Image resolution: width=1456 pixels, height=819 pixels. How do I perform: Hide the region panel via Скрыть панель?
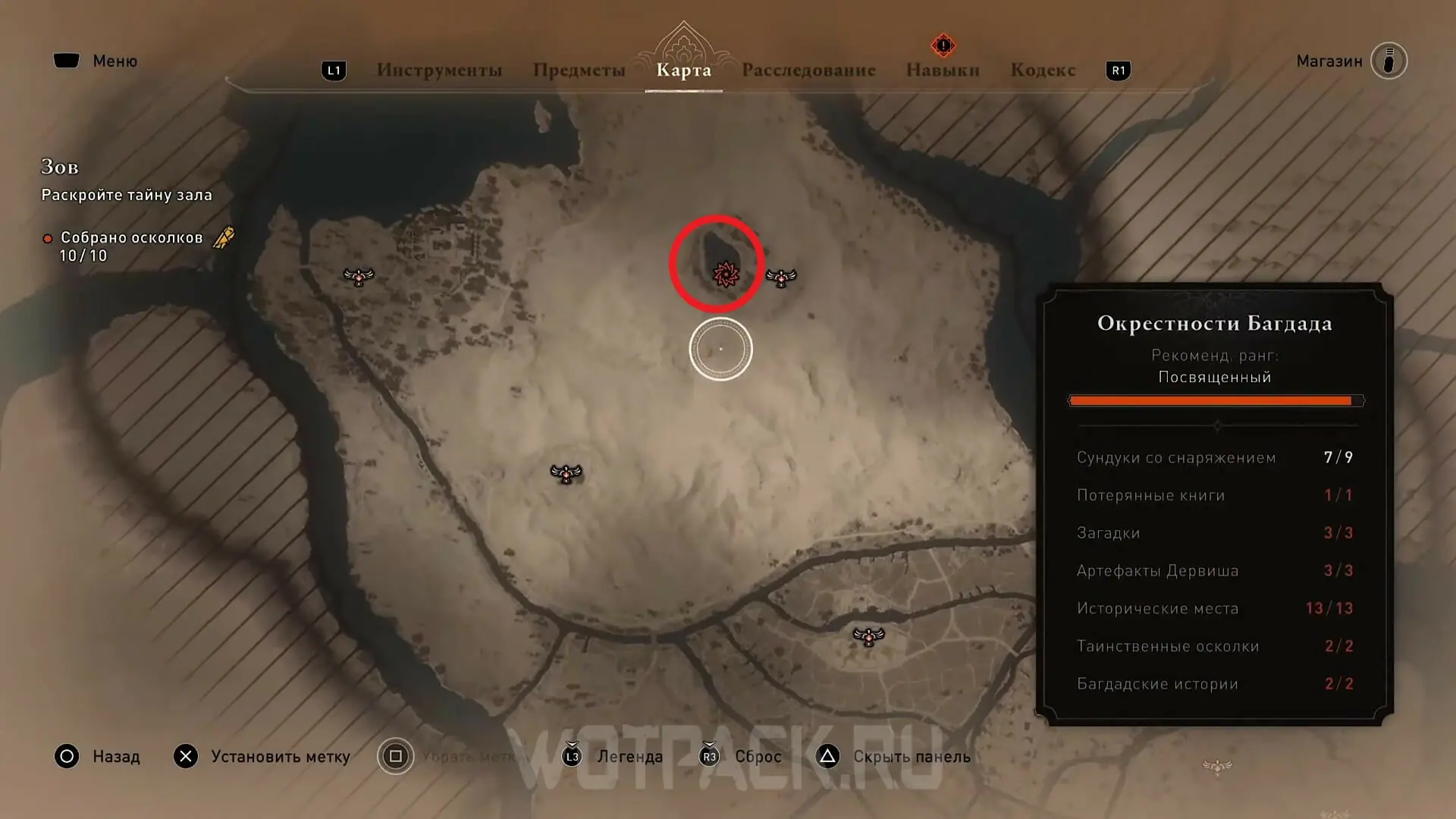point(893,757)
